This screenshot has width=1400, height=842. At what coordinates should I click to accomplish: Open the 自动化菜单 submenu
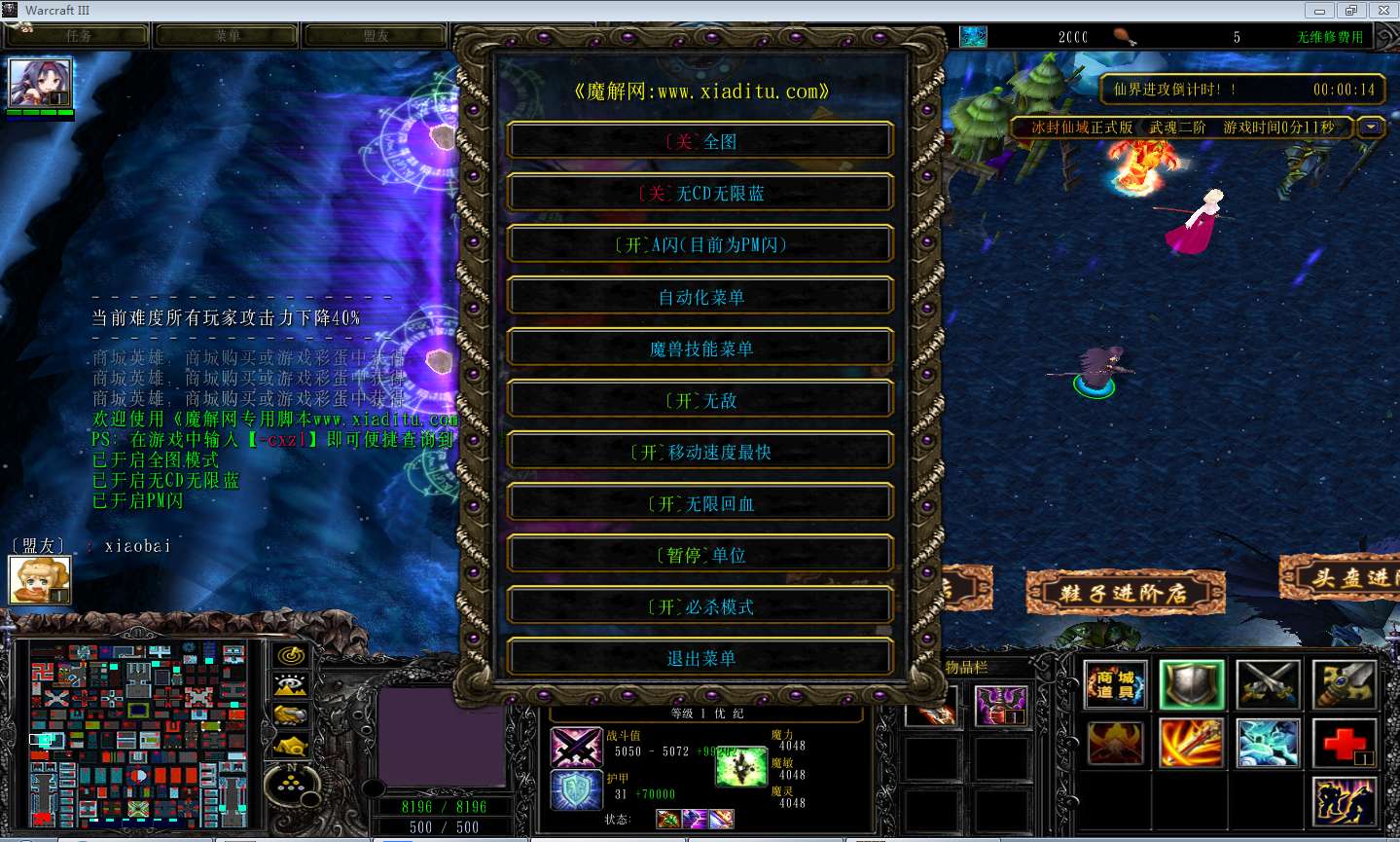700,297
